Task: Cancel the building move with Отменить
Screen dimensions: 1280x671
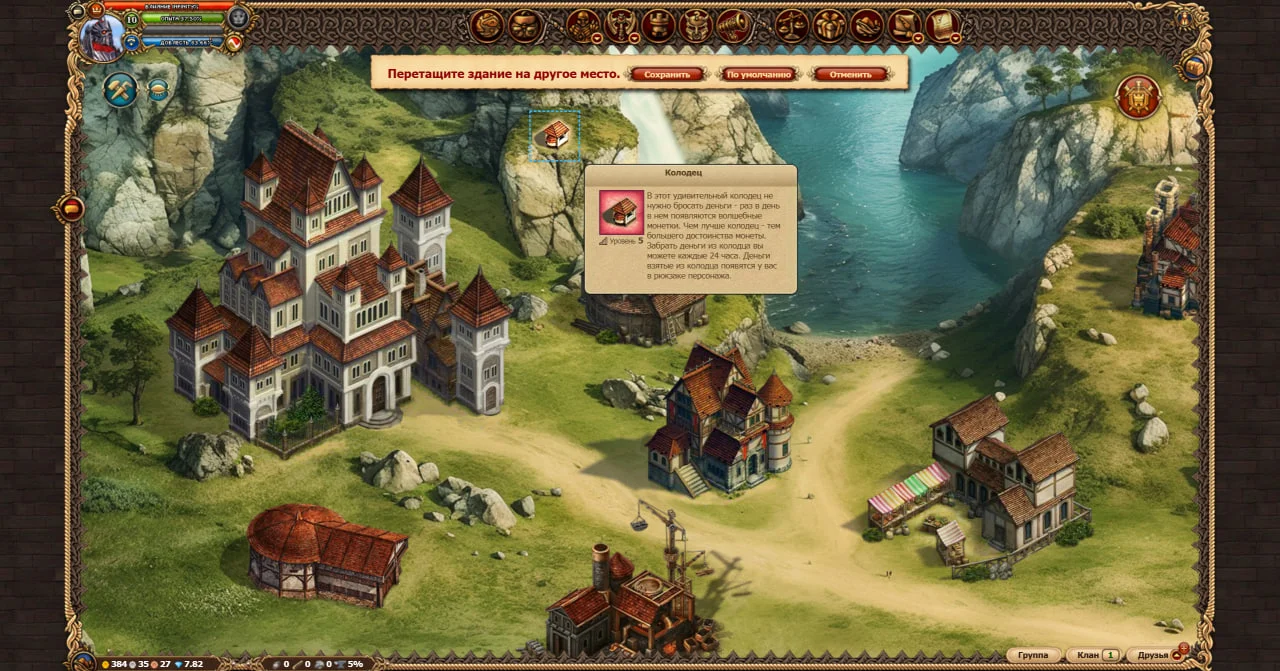Action: click(x=851, y=74)
